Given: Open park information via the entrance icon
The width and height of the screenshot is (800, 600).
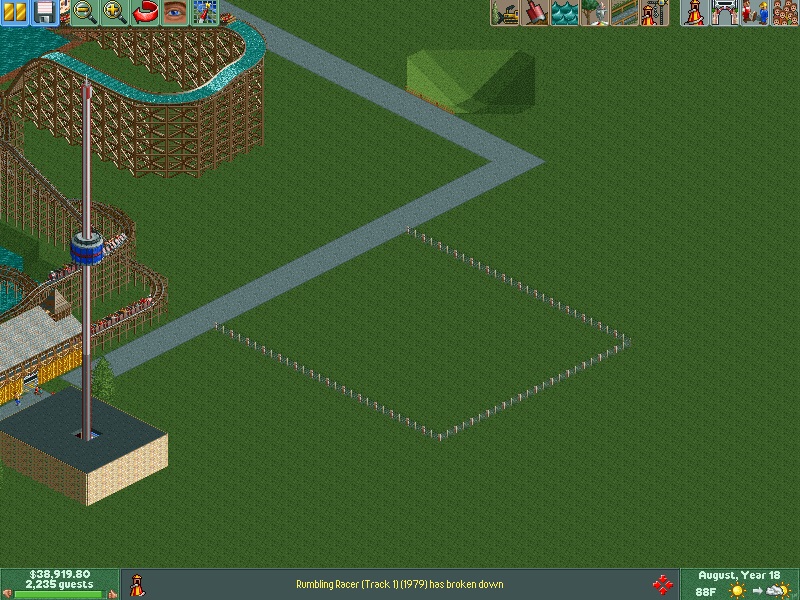Looking at the screenshot, I should click(x=725, y=13).
